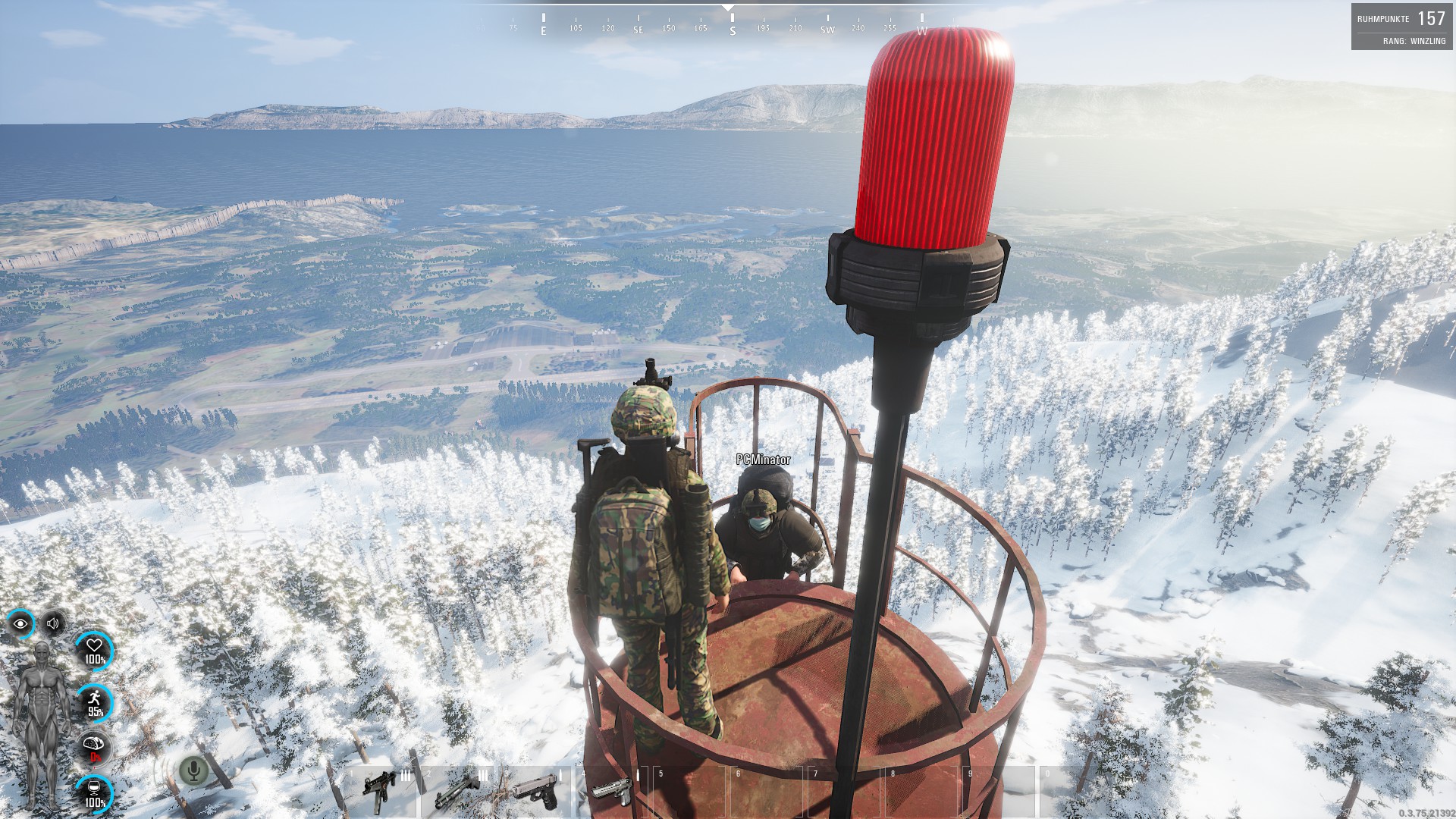Choose the black pistol in hotbar slot 3
This screenshot has height=819, width=1456.
pos(534,791)
